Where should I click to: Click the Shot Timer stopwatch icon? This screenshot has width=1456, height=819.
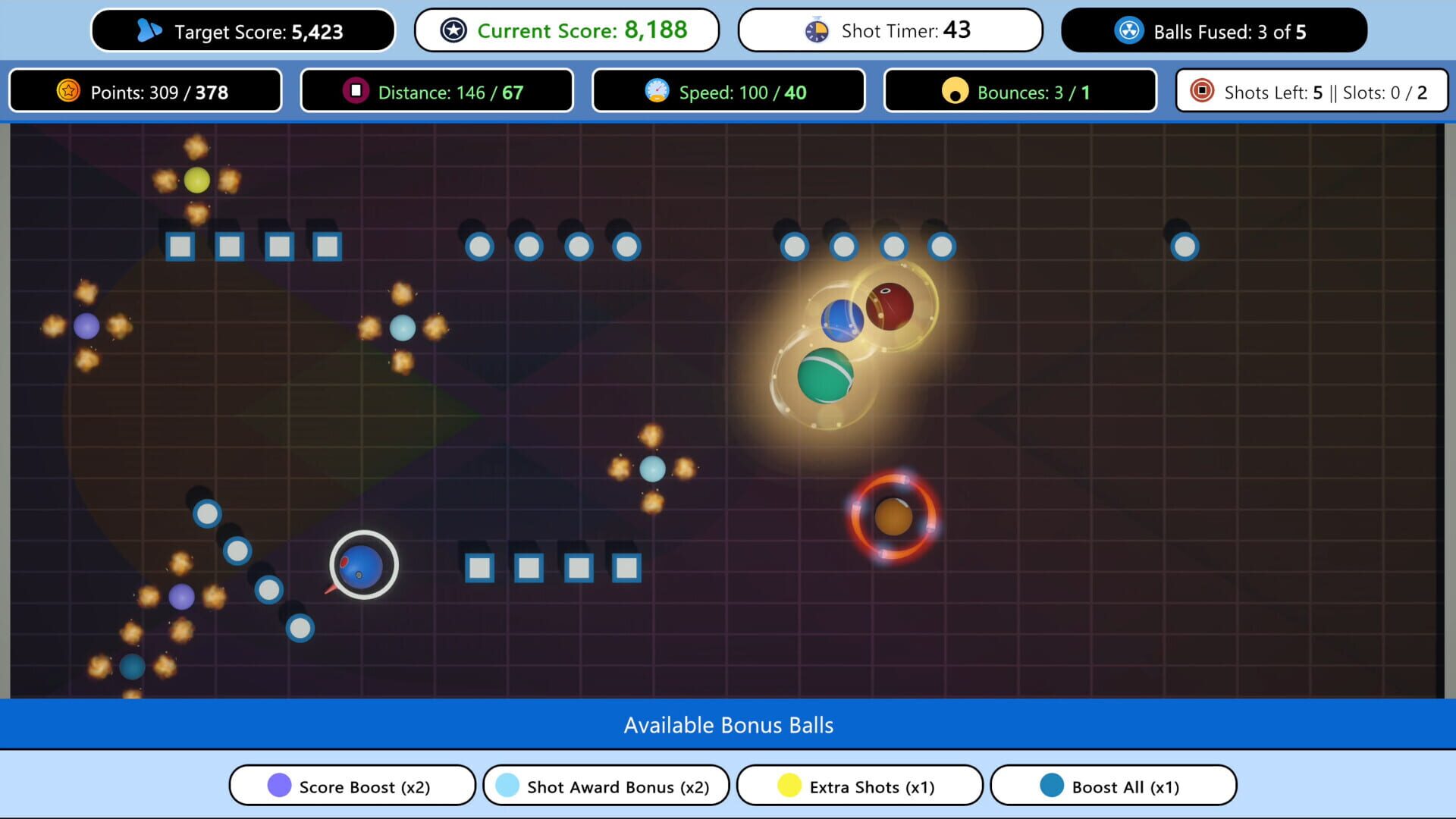(x=816, y=30)
